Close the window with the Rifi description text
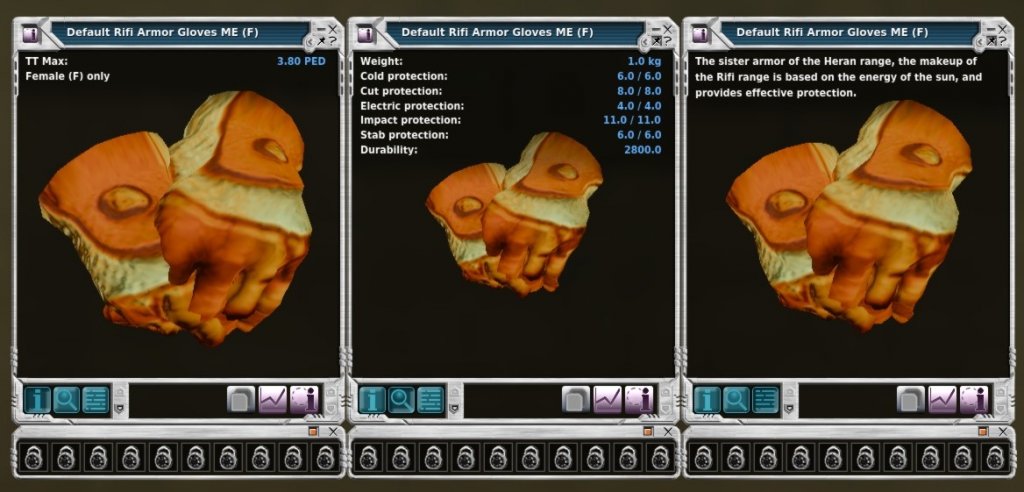This screenshot has height=492, width=1024. pyautogui.click(x=1003, y=29)
